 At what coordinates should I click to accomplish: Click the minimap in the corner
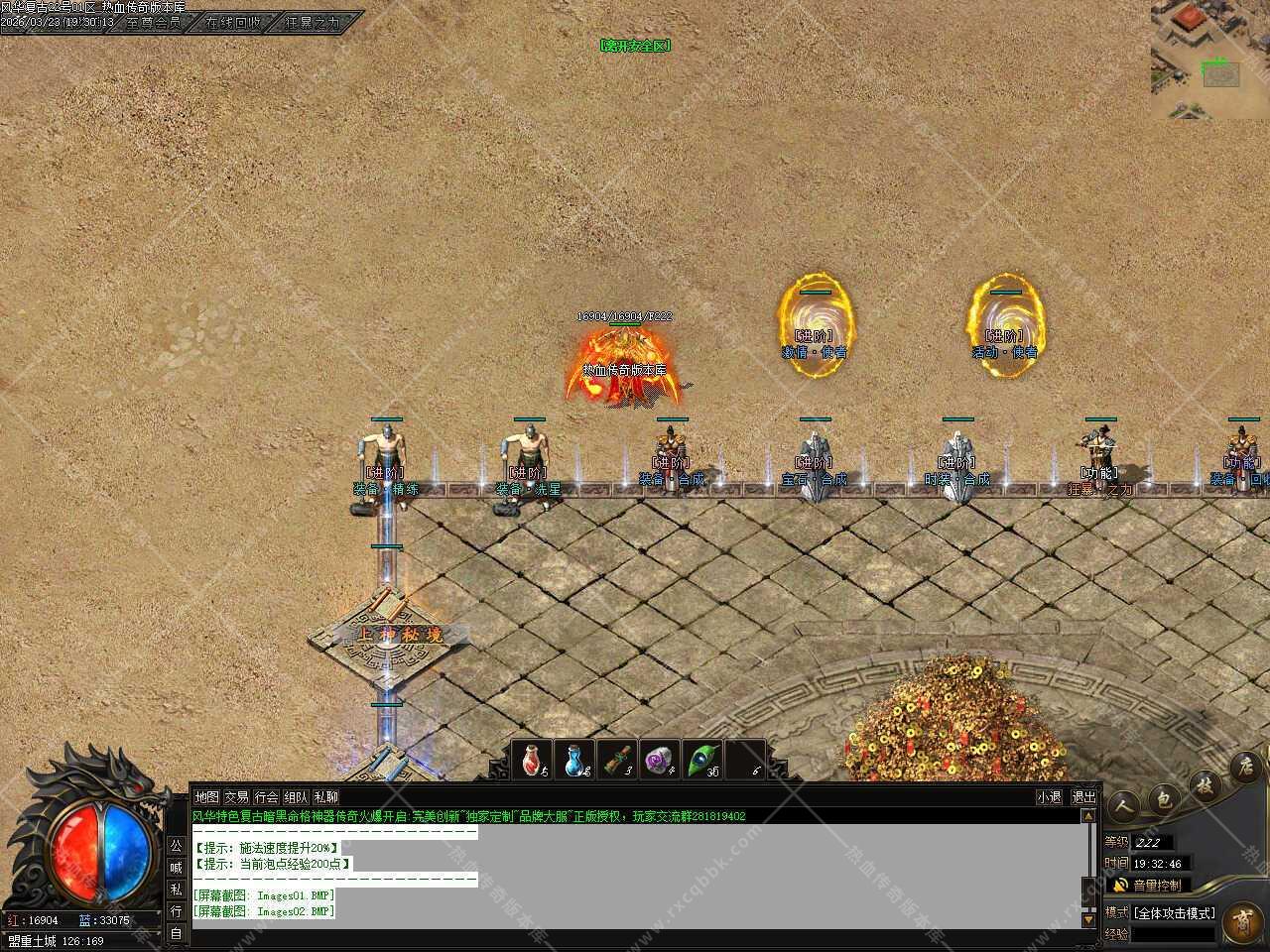[x=1209, y=59]
